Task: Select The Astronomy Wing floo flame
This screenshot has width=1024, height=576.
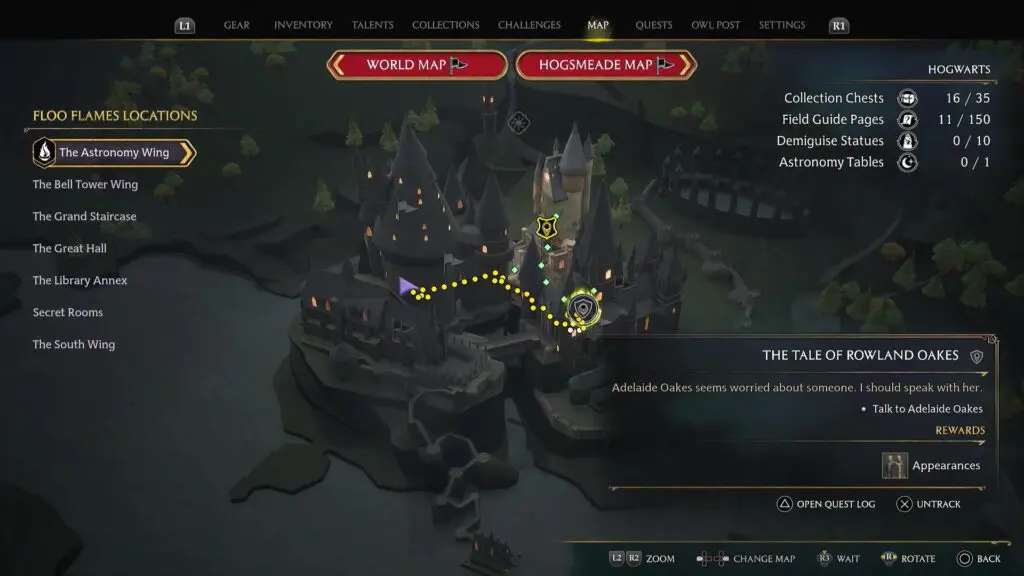Action: pyautogui.click(x=113, y=153)
